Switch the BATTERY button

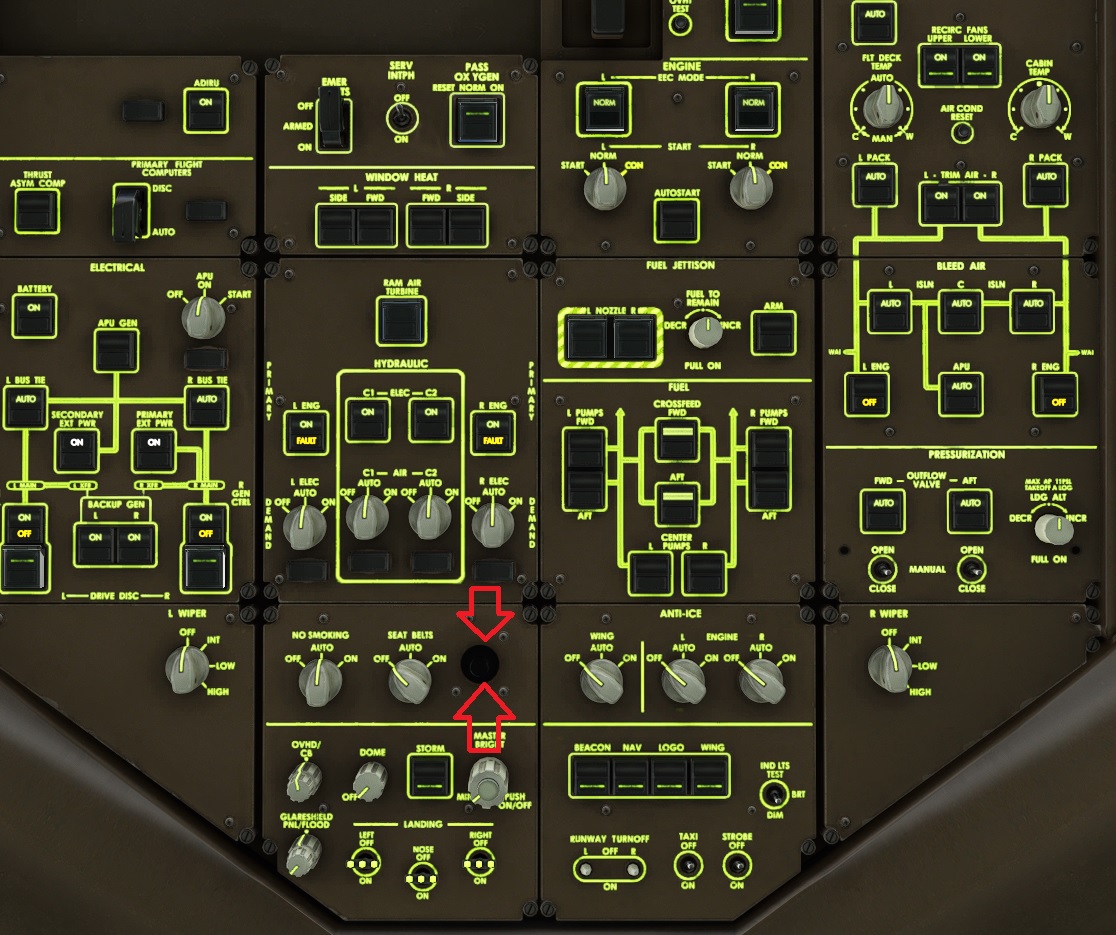coord(34,313)
